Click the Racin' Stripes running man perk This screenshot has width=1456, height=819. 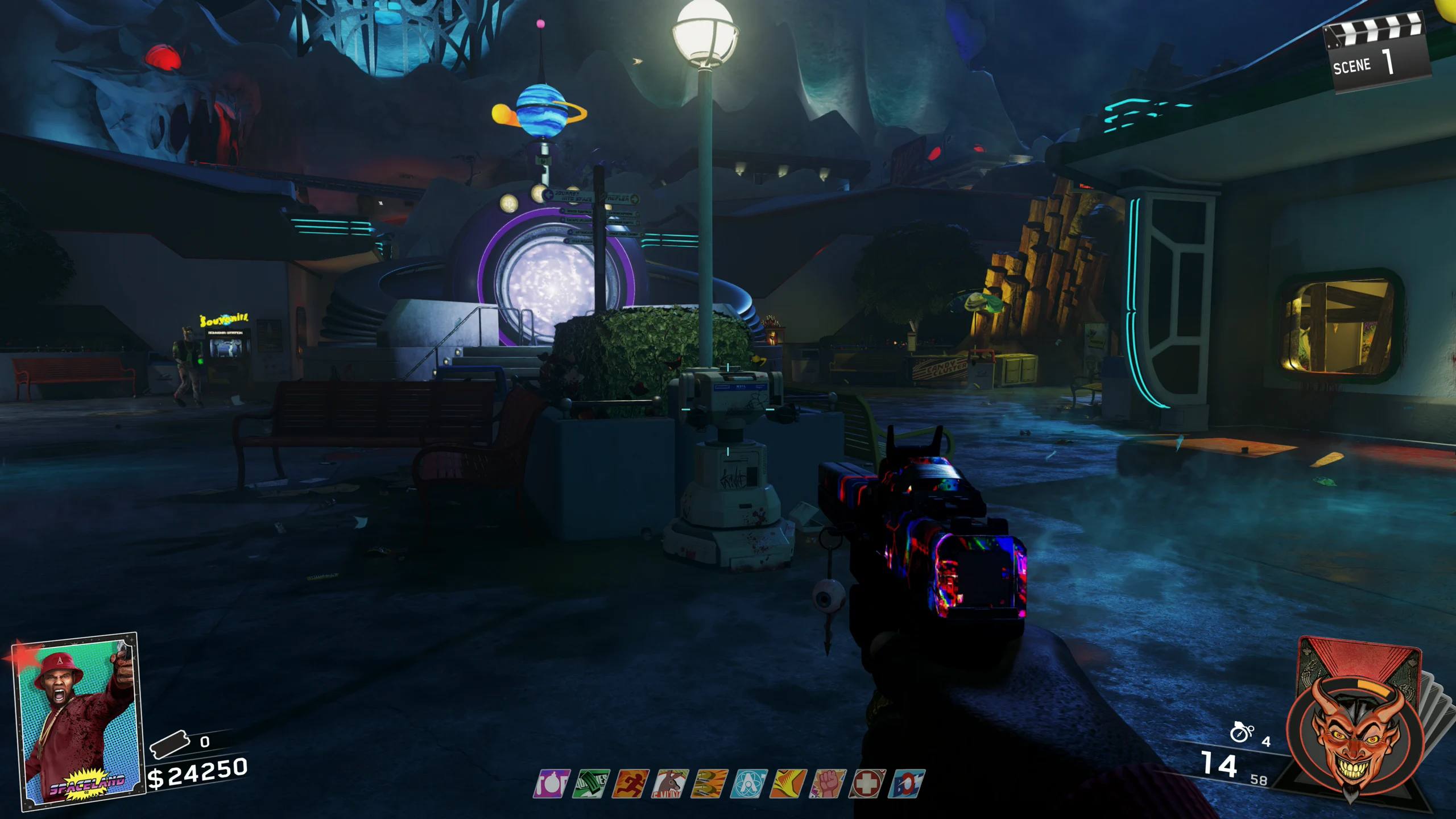click(x=631, y=784)
